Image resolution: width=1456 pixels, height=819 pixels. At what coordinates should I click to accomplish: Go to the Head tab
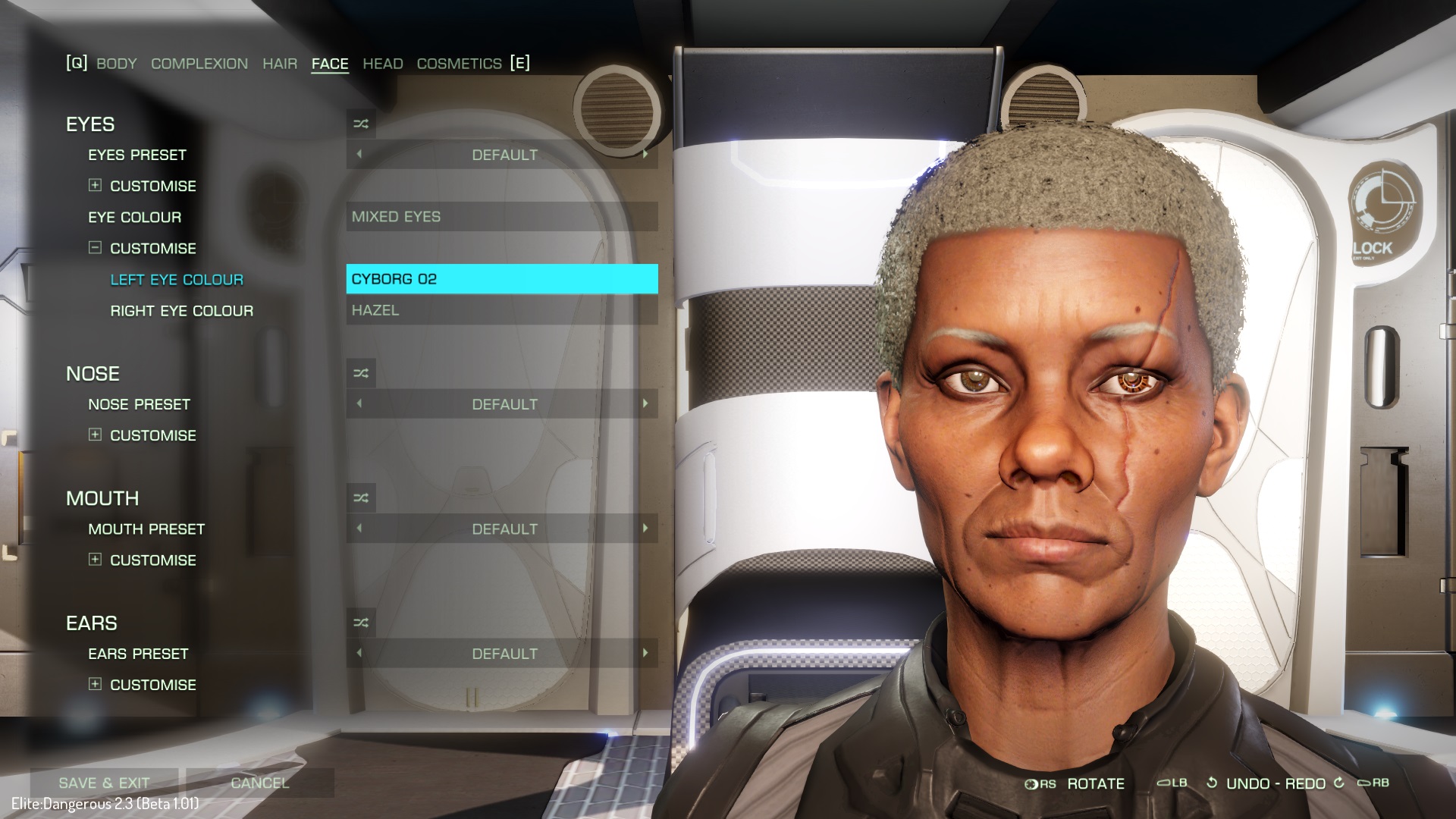coord(383,64)
